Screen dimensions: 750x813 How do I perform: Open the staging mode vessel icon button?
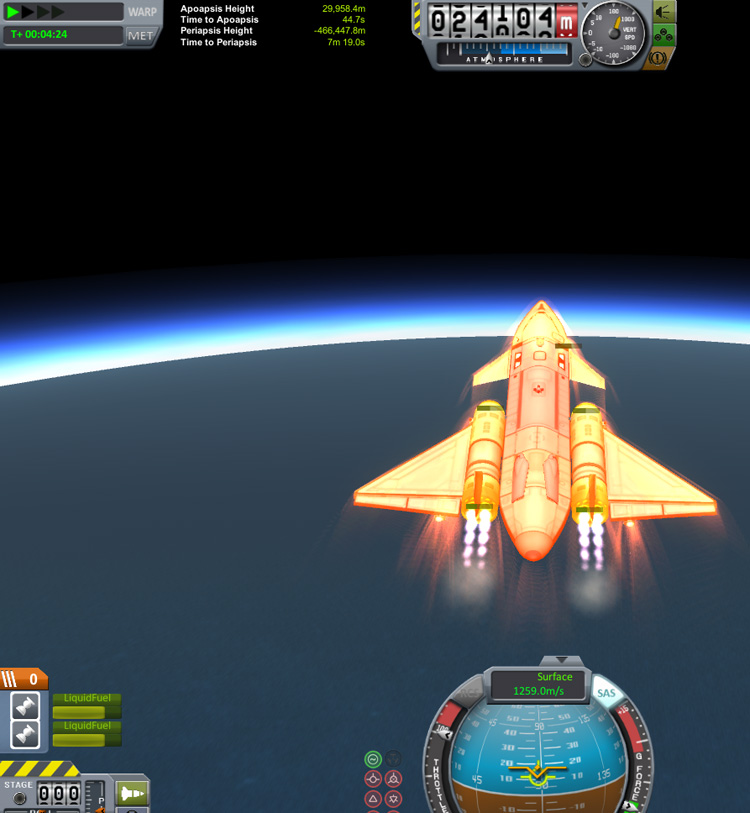point(132,793)
